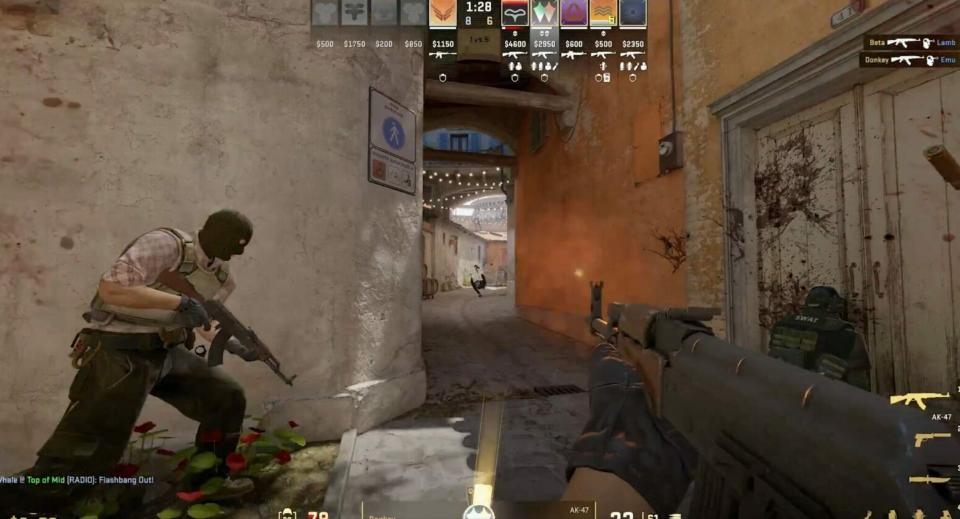Select the knife weapon slot
Image resolution: width=960 pixels, height=519 pixels.
coord(930,480)
